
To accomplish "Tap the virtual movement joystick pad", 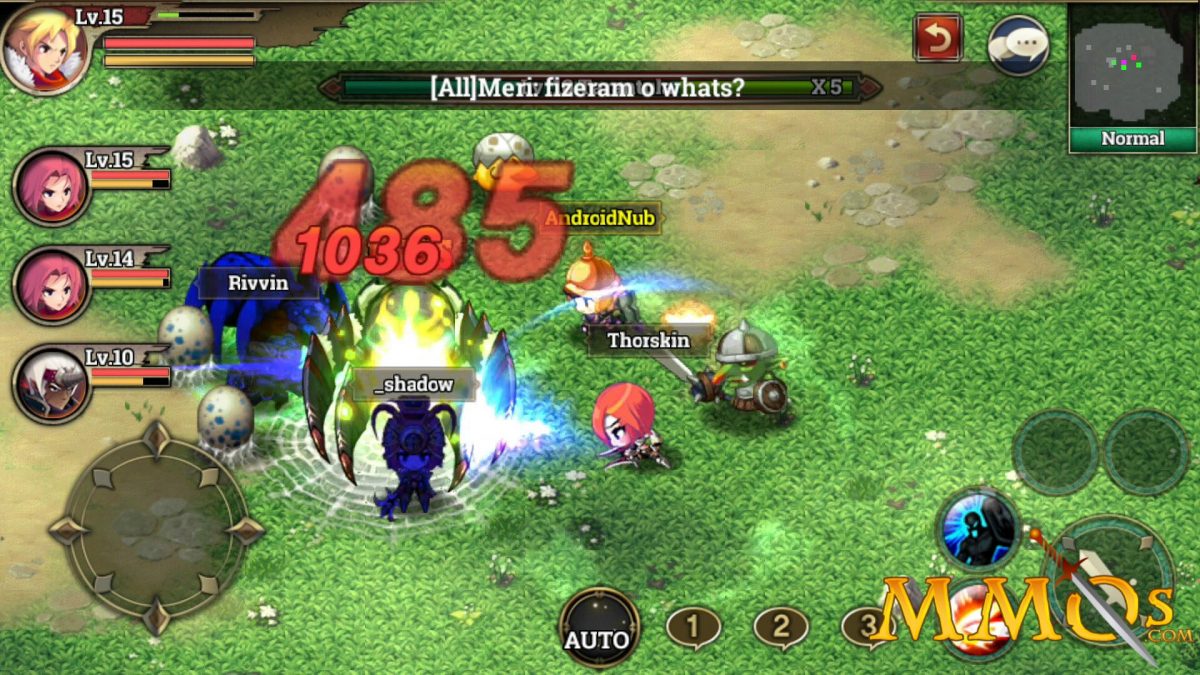I will [157, 527].
